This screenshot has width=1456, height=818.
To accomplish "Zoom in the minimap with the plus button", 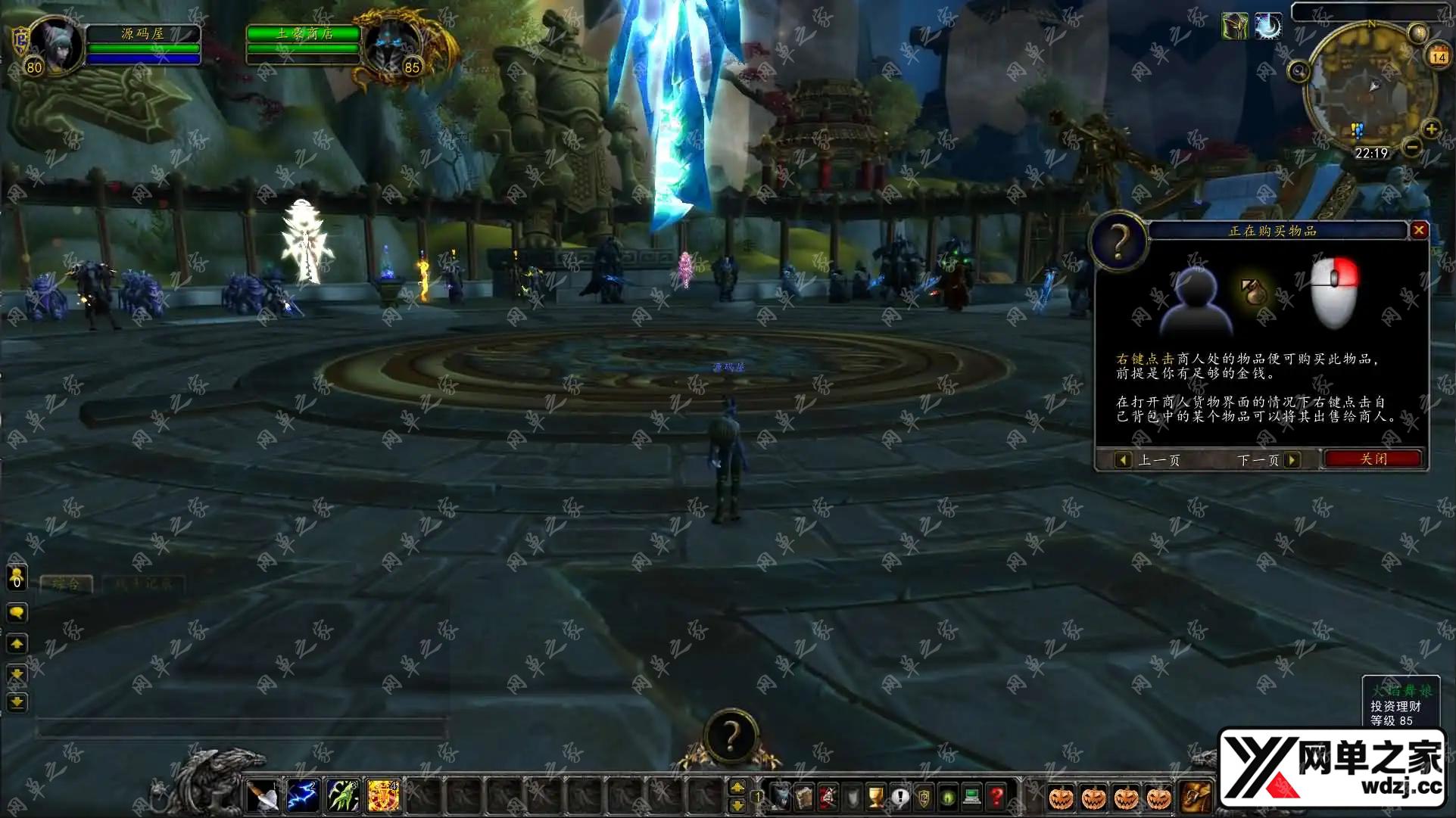I will click(1431, 129).
